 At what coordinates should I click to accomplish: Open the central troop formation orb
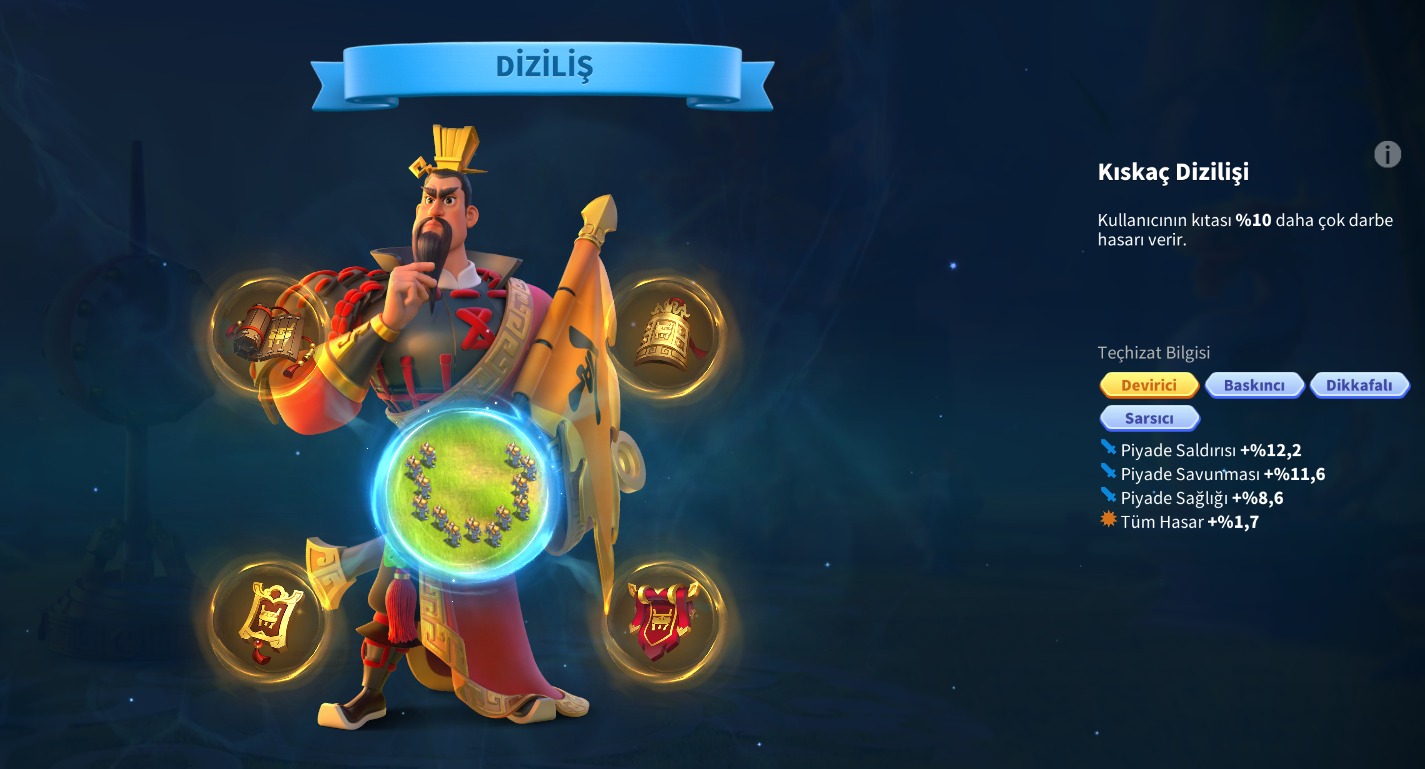(x=466, y=491)
